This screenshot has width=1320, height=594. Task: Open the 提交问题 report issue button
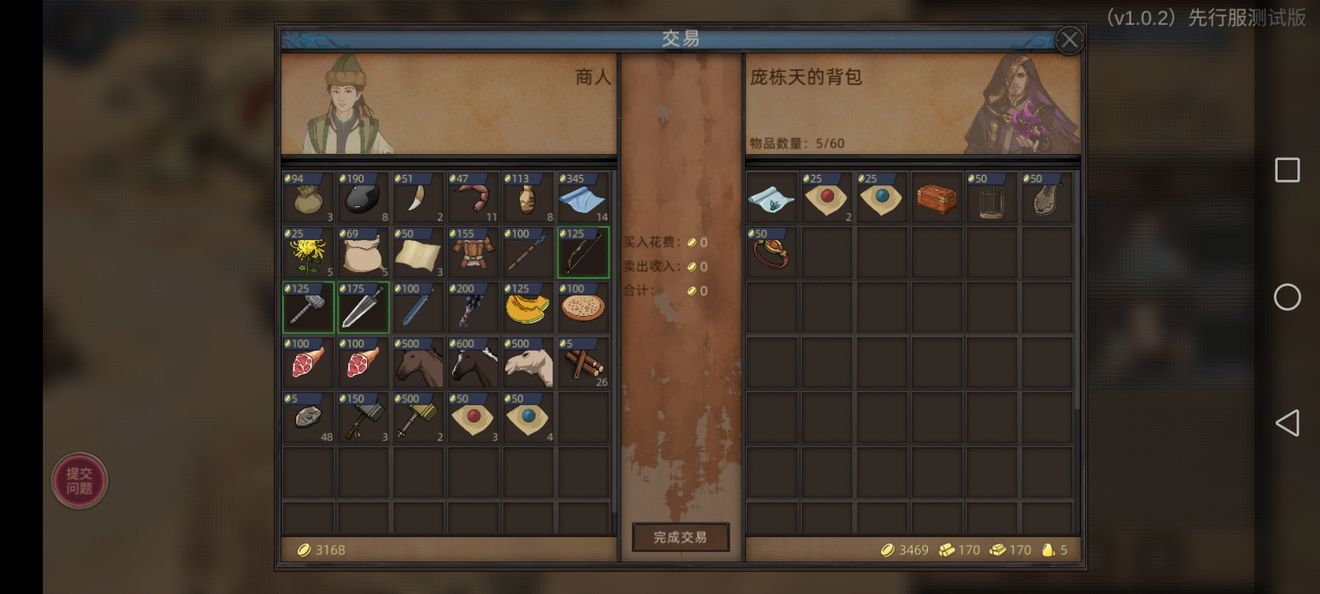[80, 481]
